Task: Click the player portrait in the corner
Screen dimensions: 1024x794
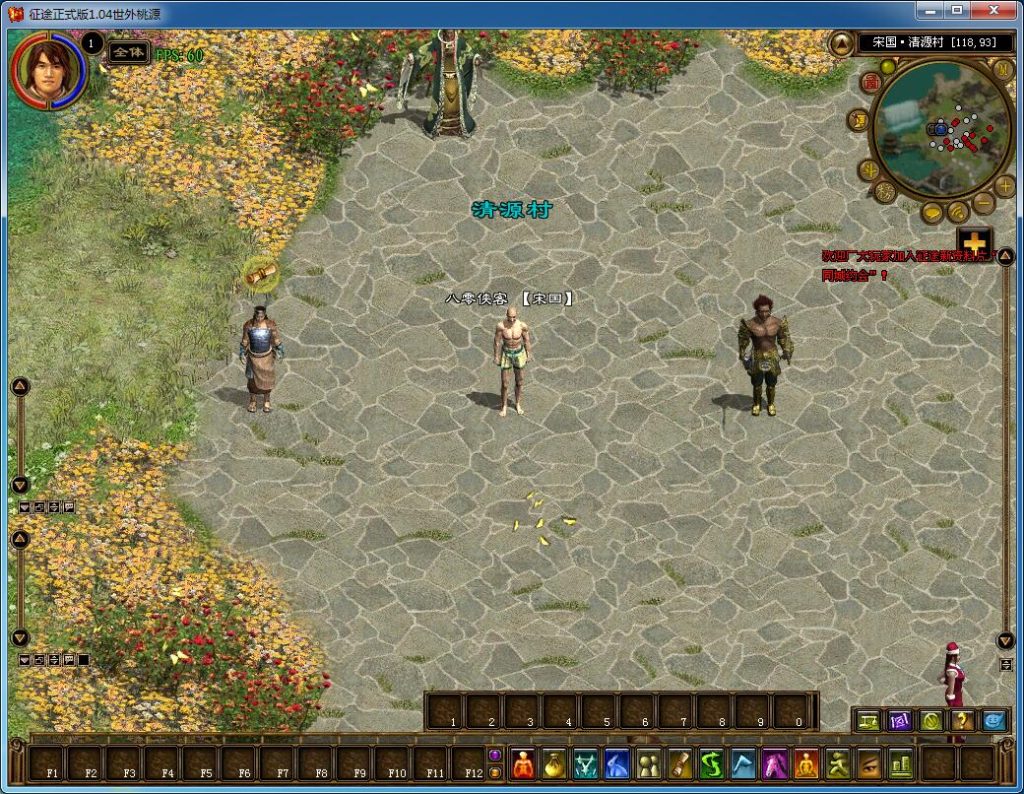Action: coord(47,69)
